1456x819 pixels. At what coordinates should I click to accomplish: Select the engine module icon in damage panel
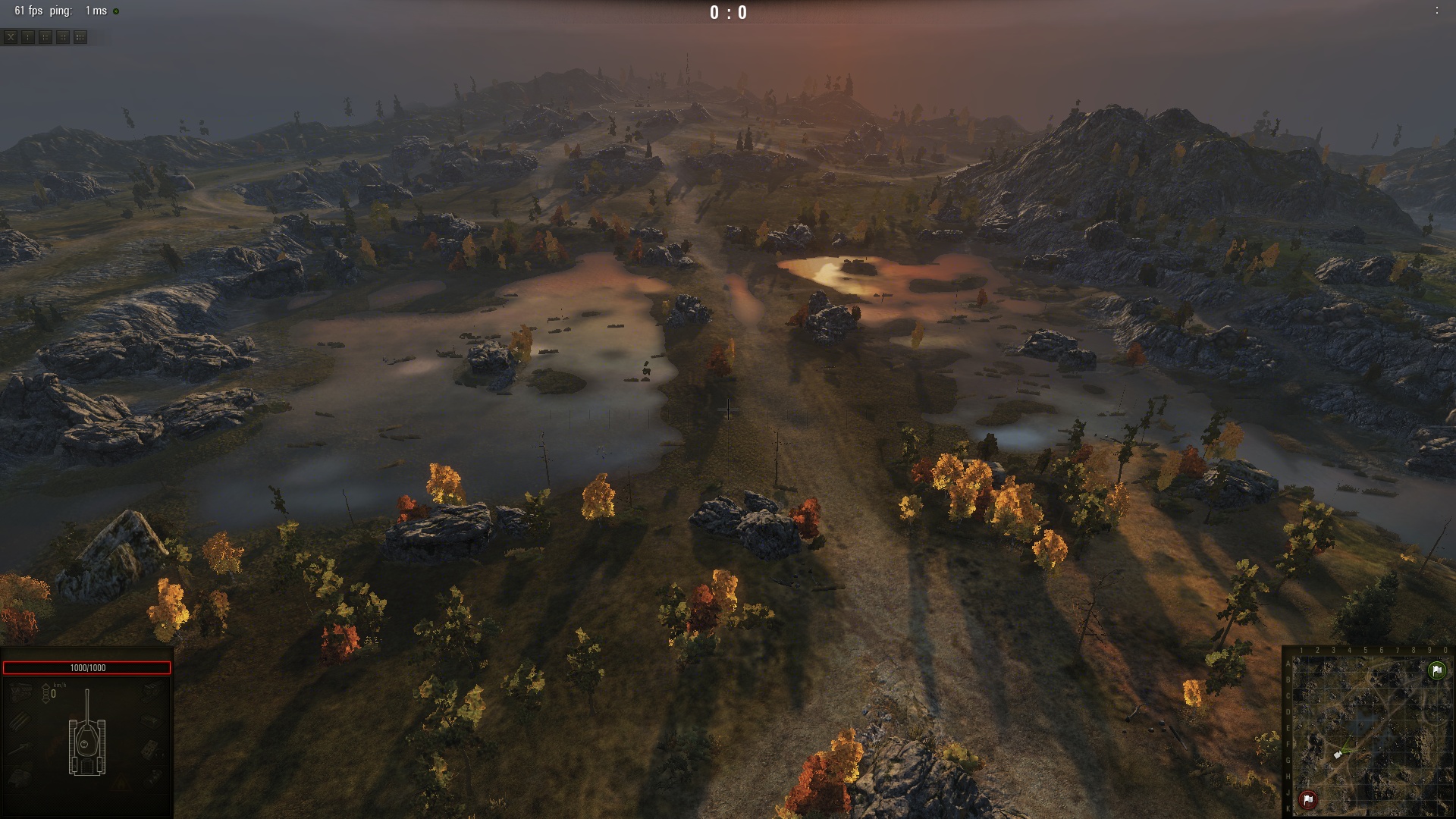(x=22, y=692)
